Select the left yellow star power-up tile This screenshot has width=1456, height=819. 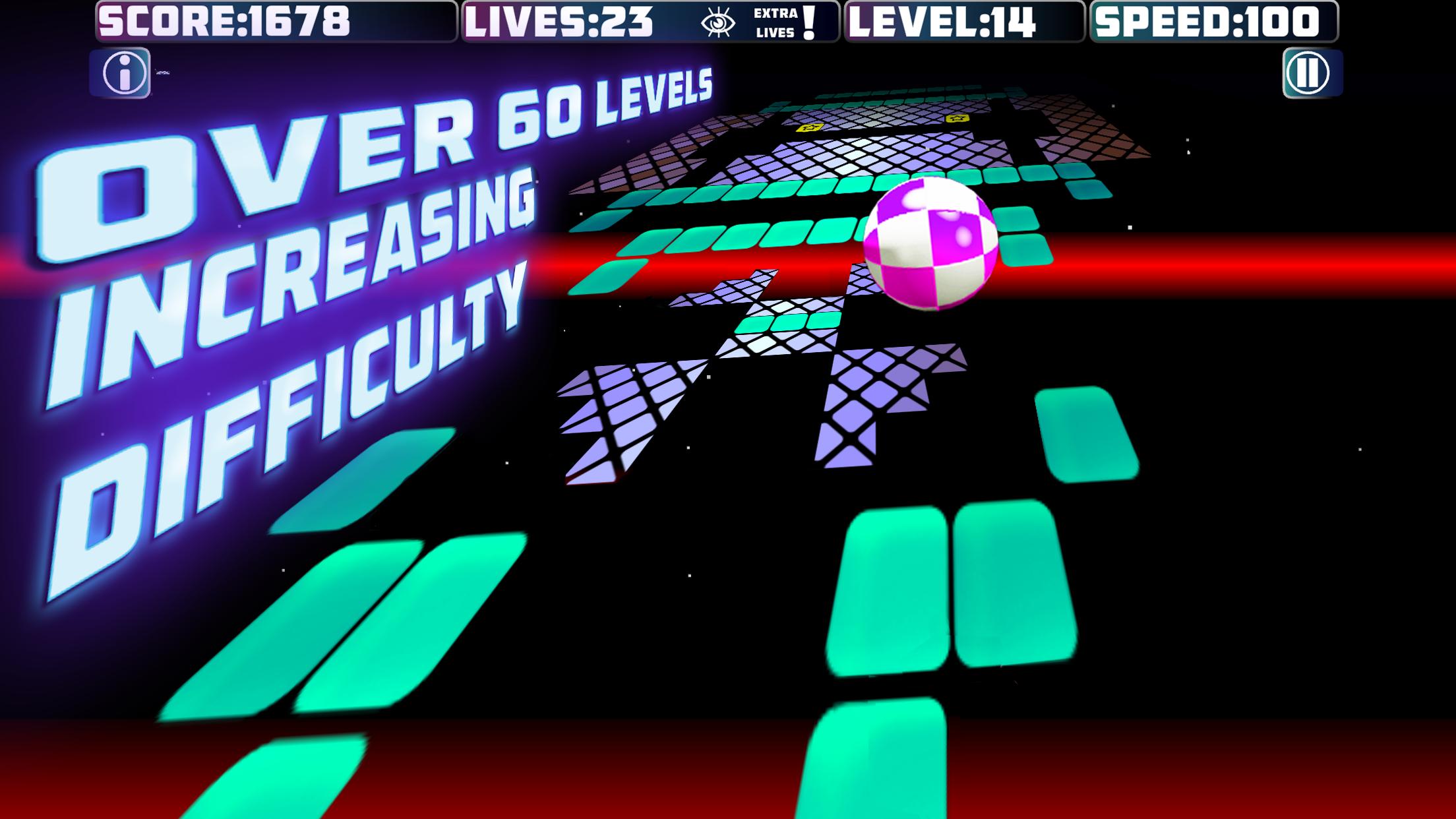coord(810,127)
